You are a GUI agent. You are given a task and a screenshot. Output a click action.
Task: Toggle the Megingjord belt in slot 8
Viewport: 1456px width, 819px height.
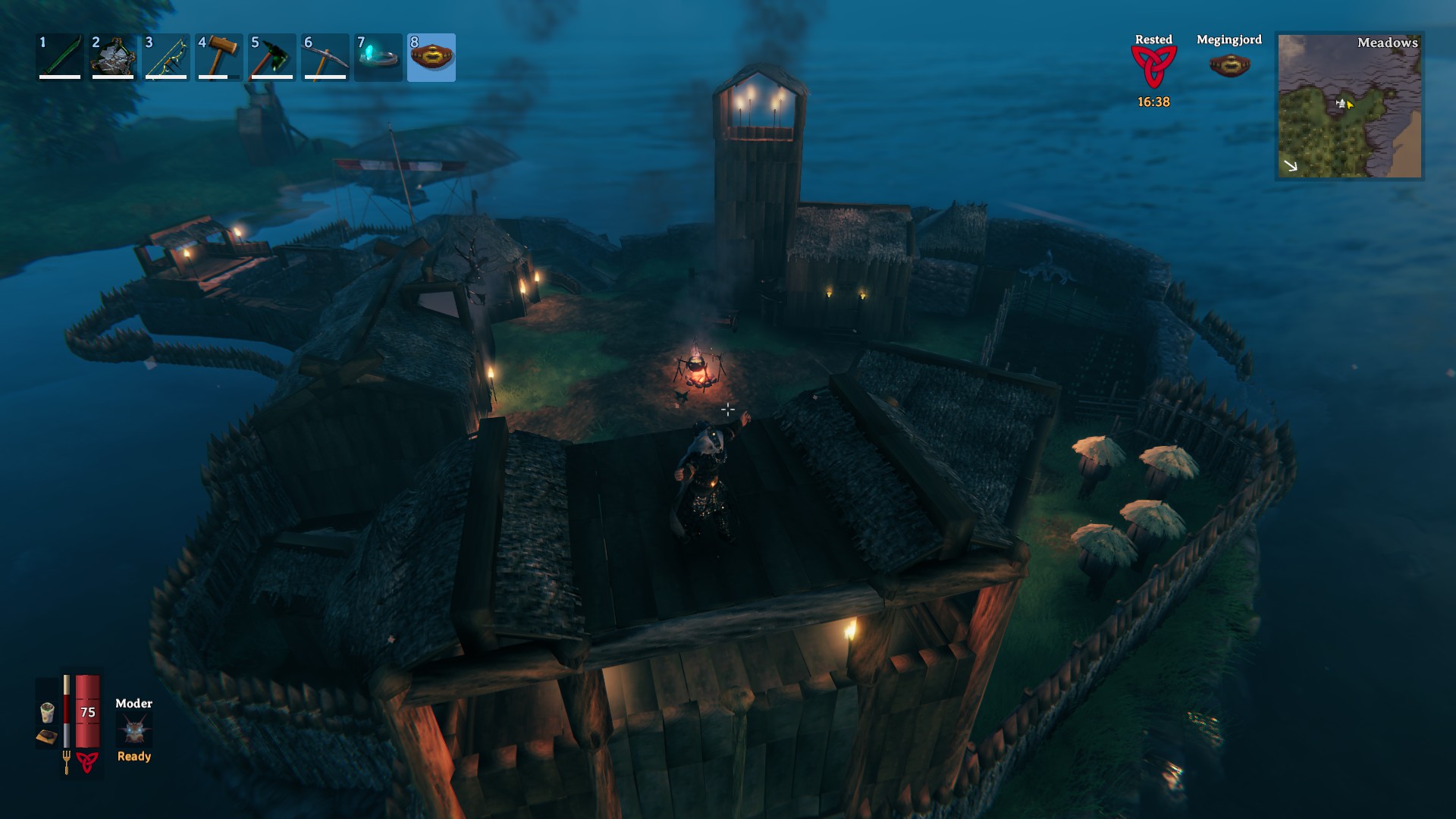(x=431, y=57)
